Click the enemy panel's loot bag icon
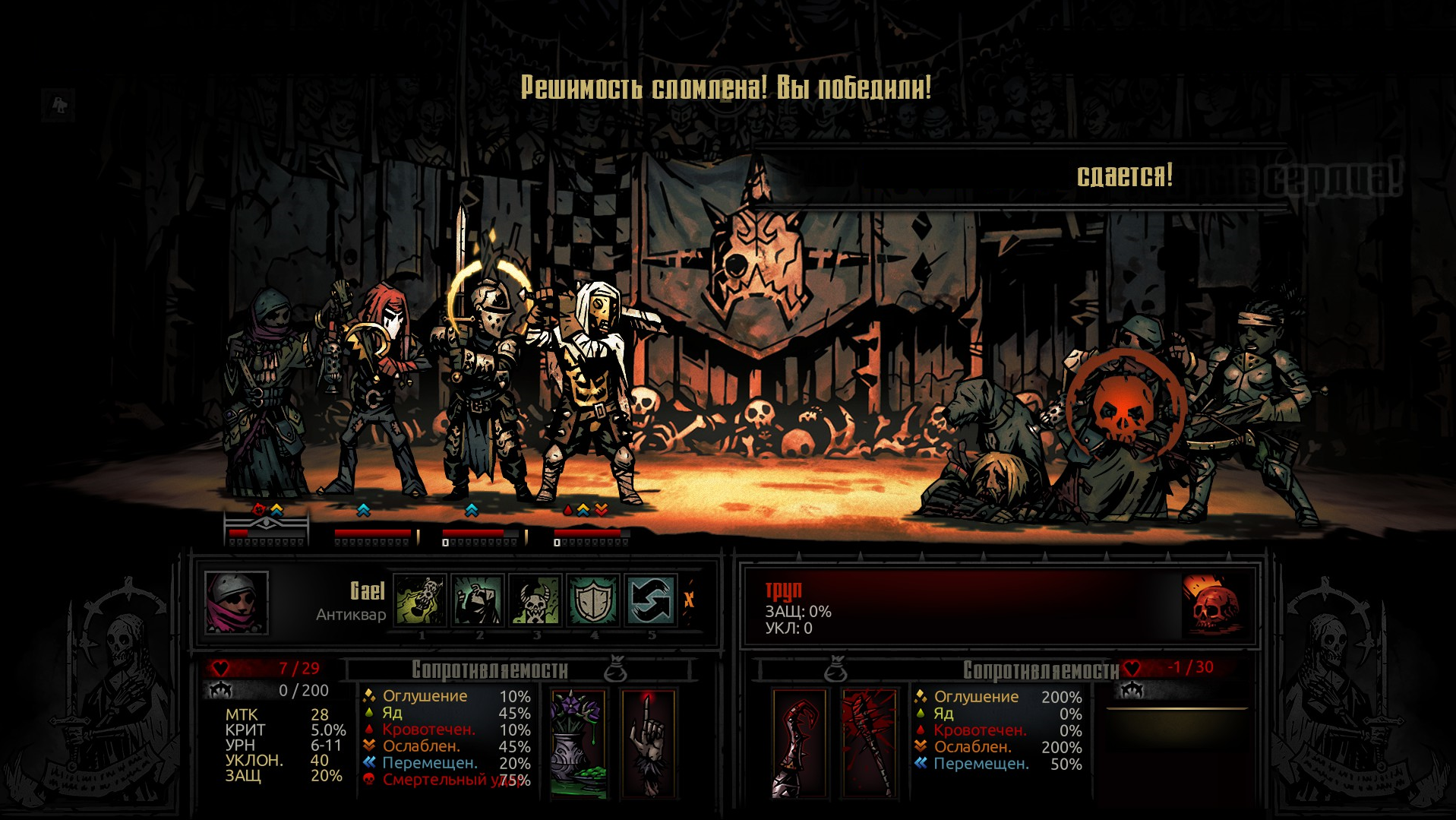This screenshot has height=820, width=1456. pos(835,669)
